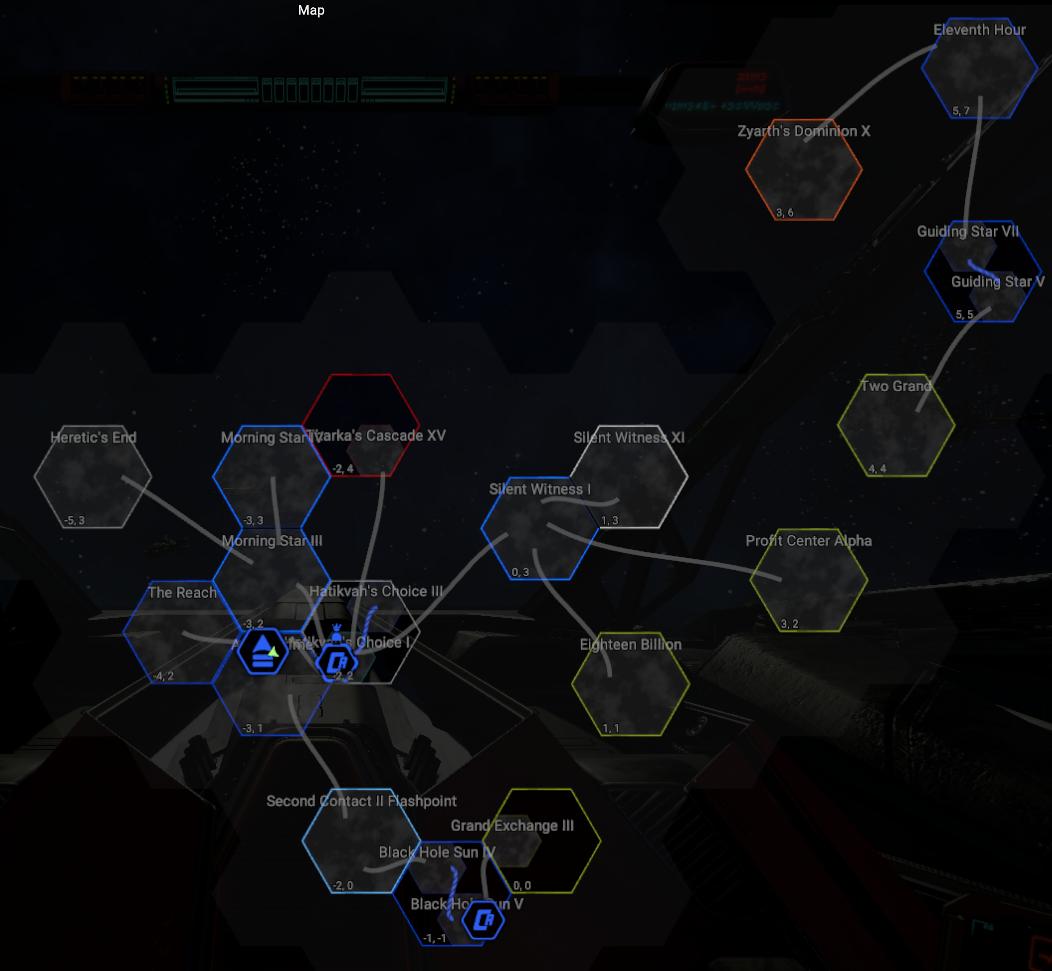Screen dimensions: 1052x971
Task: Select the Profit Center Alpha sector
Action: (x=808, y=581)
